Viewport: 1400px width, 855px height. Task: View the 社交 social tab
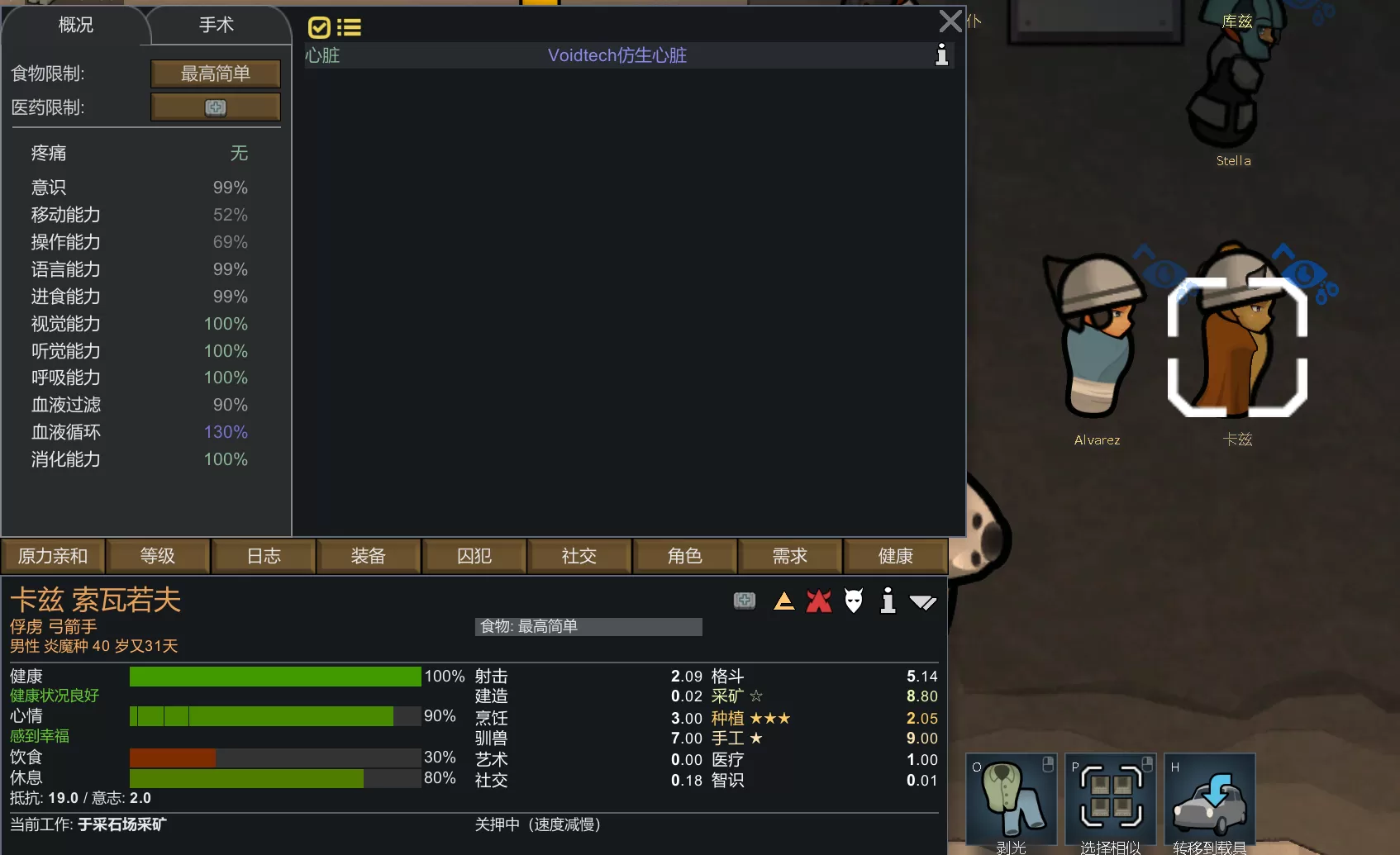point(579,556)
